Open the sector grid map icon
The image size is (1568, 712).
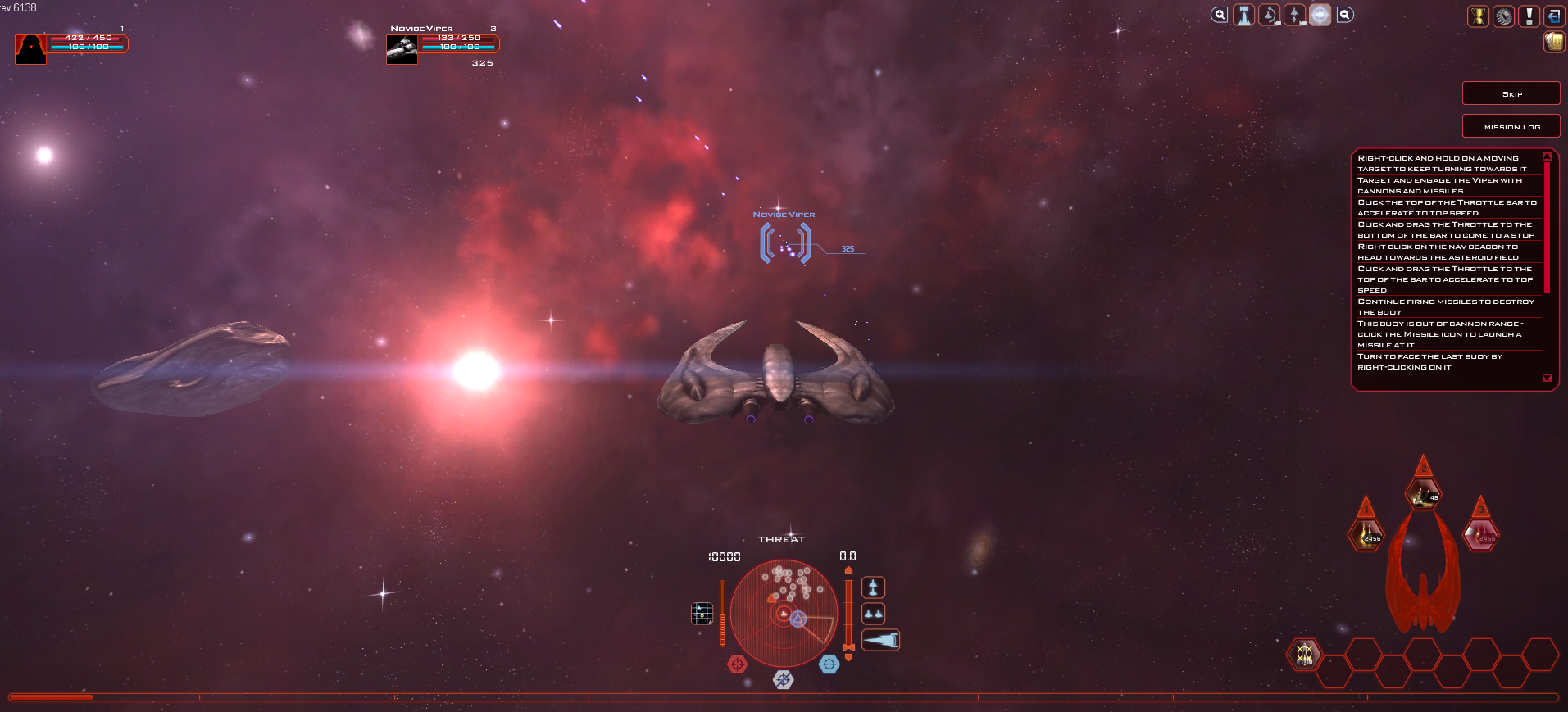(x=702, y=613)
